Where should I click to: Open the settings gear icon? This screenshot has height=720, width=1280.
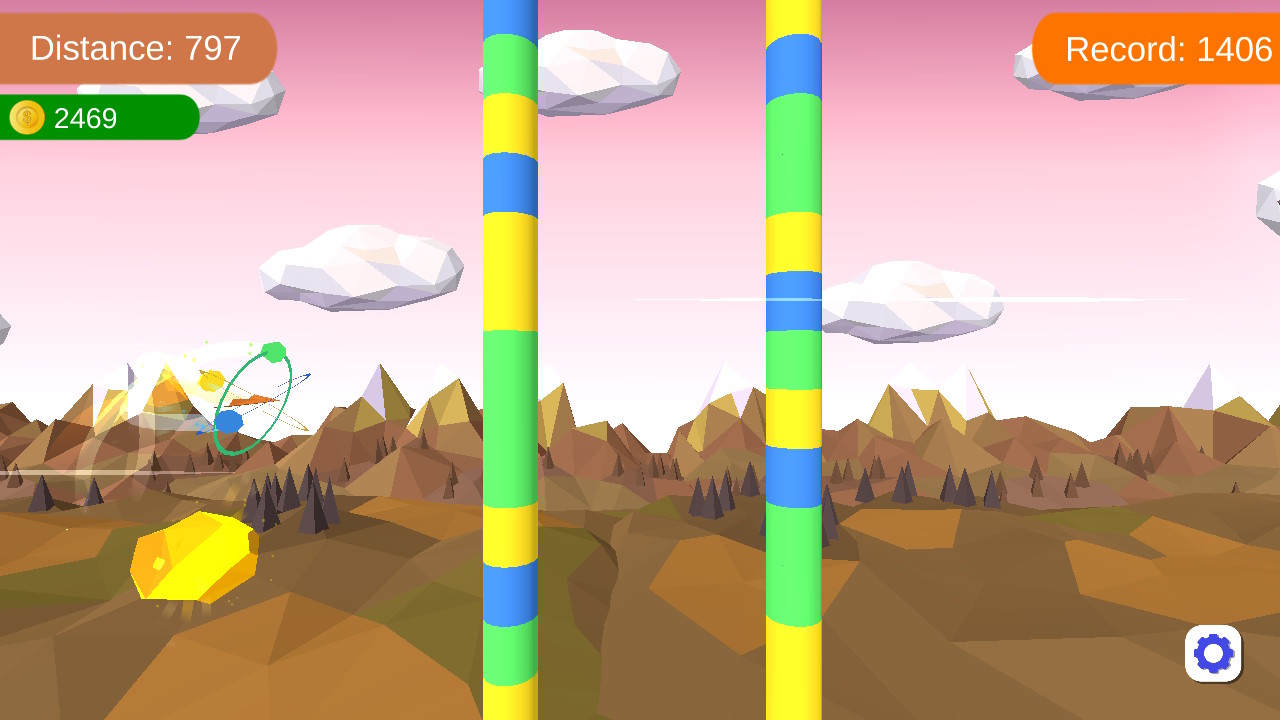coord(1213,654)
